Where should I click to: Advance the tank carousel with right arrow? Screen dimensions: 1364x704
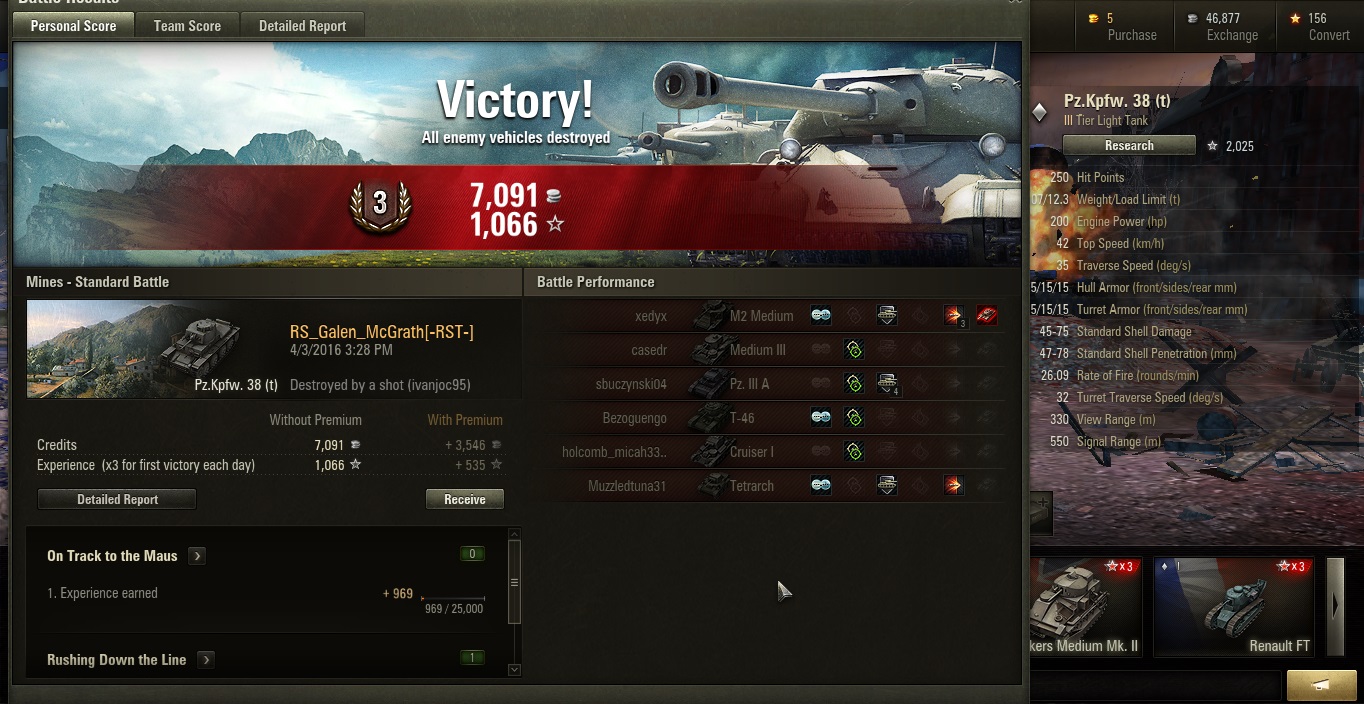click(x=1334, y=606)
